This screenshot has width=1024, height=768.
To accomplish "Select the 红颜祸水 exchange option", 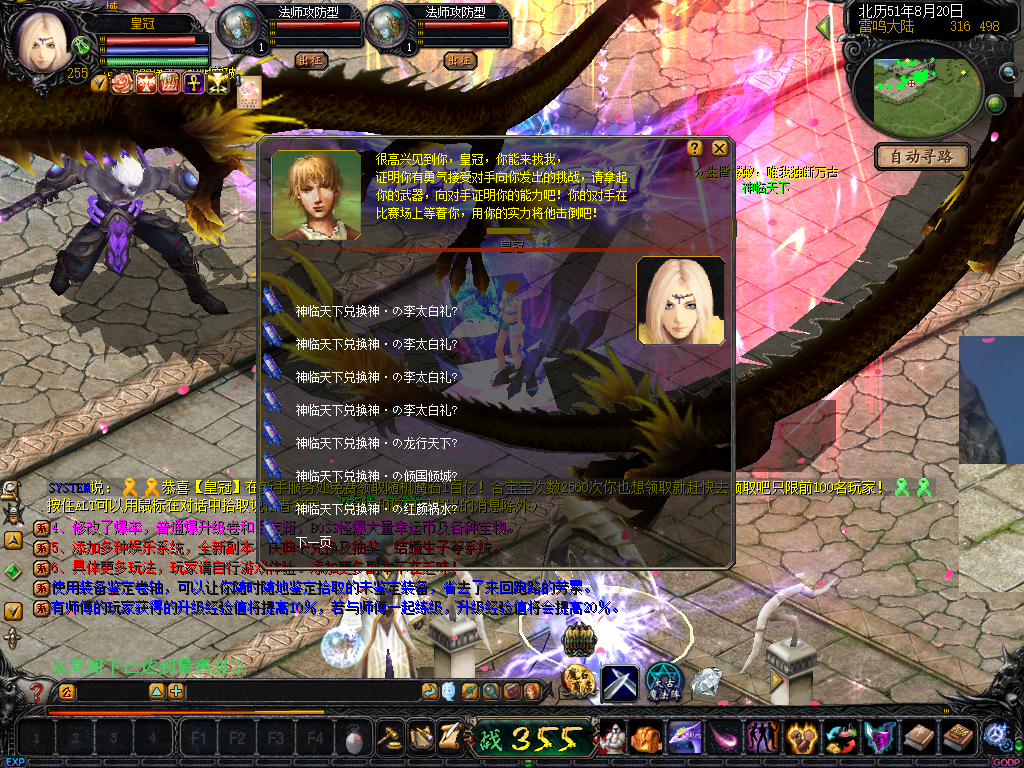I will 375,509.
